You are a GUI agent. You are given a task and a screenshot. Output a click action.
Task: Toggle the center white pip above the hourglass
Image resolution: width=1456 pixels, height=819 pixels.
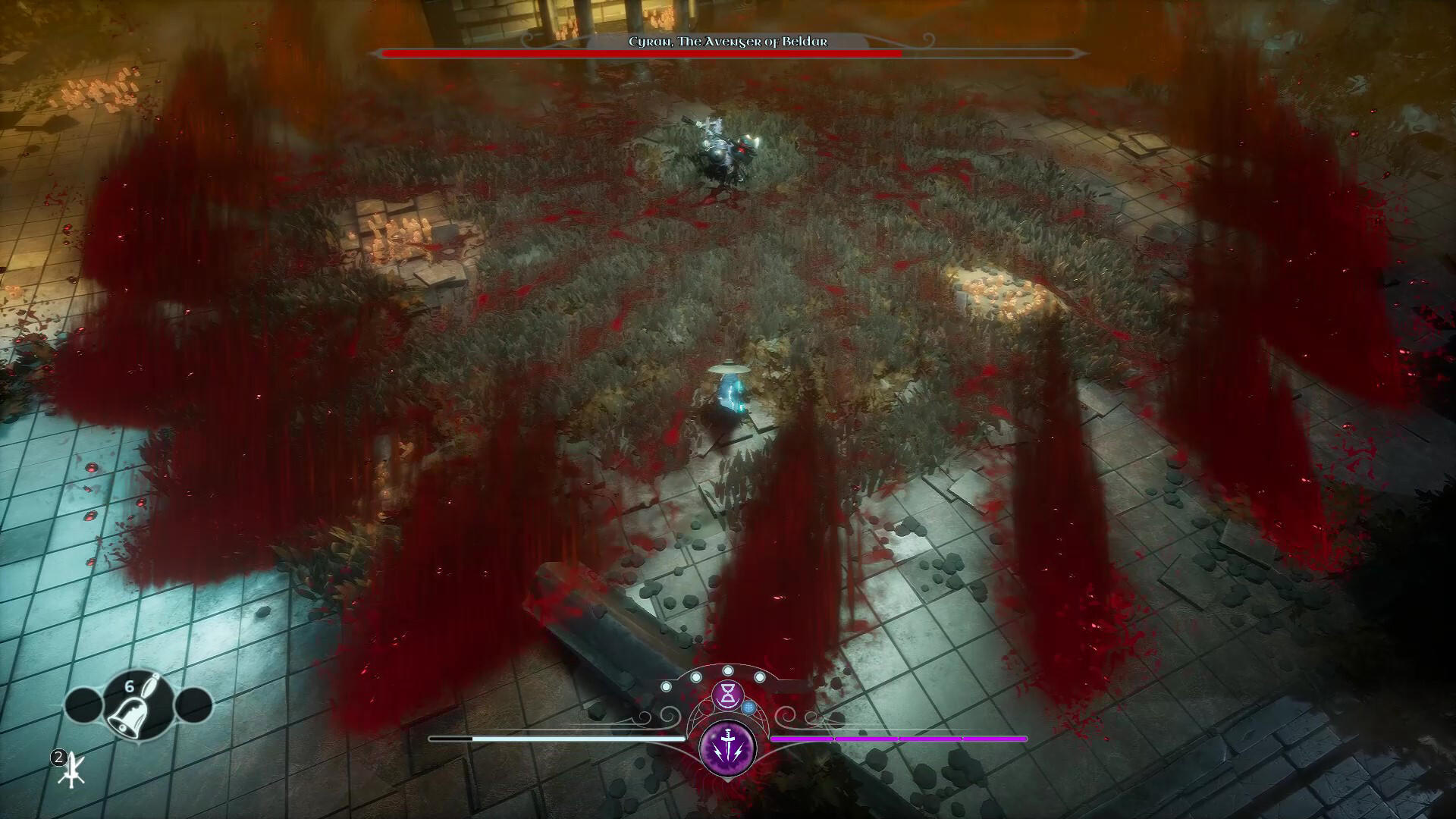728,670
